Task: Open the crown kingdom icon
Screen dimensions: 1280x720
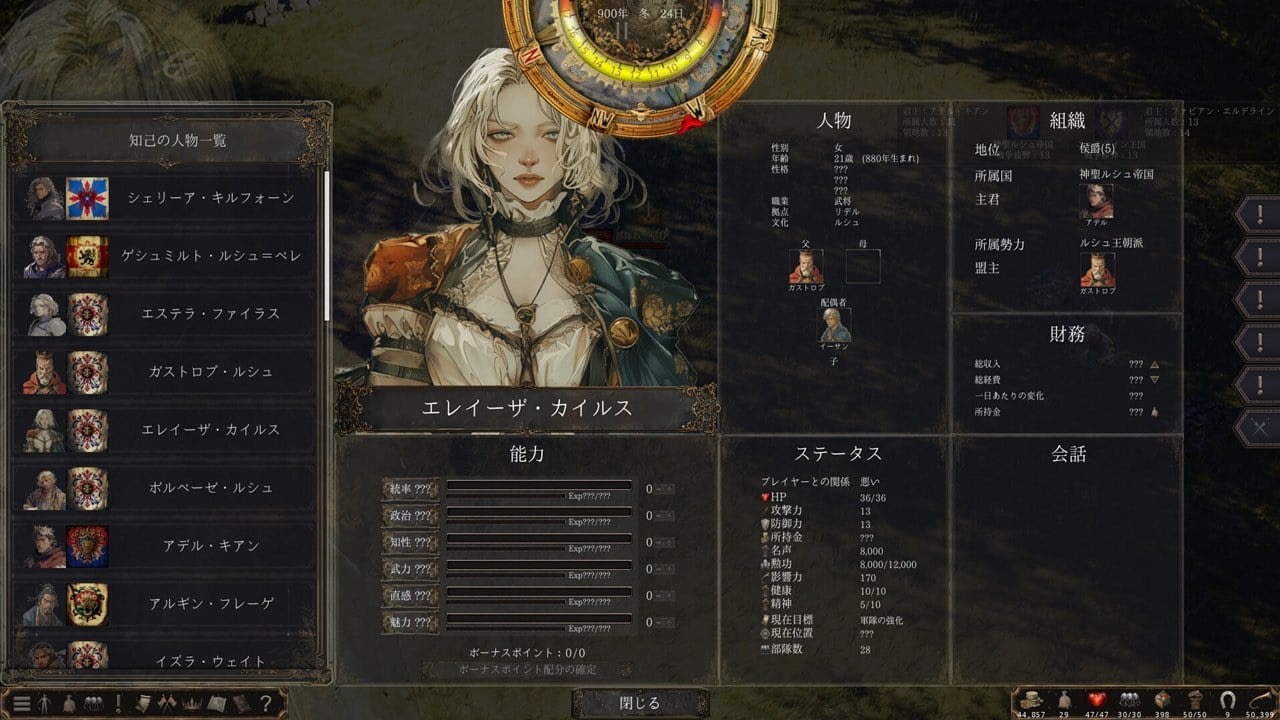Action: [x=191, y=703]
